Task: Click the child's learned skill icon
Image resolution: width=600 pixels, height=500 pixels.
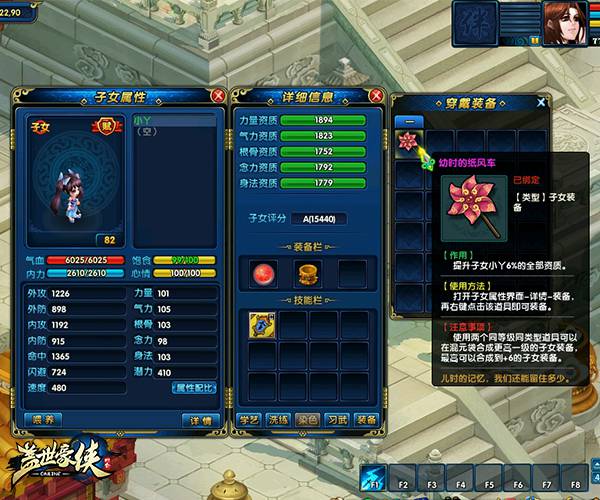Action: coord(262,324)
